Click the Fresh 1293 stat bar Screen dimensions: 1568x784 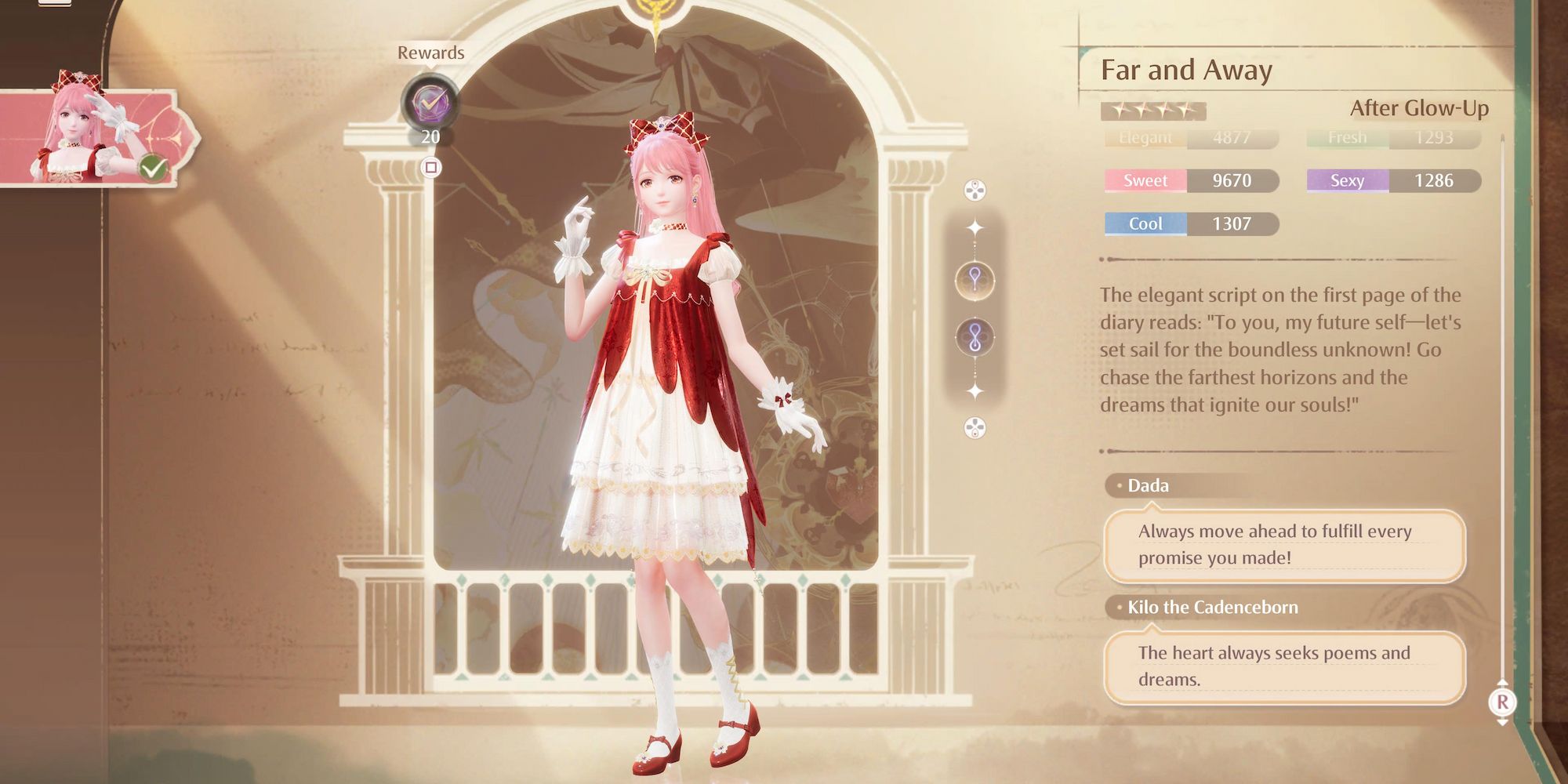click(1392, 137)
